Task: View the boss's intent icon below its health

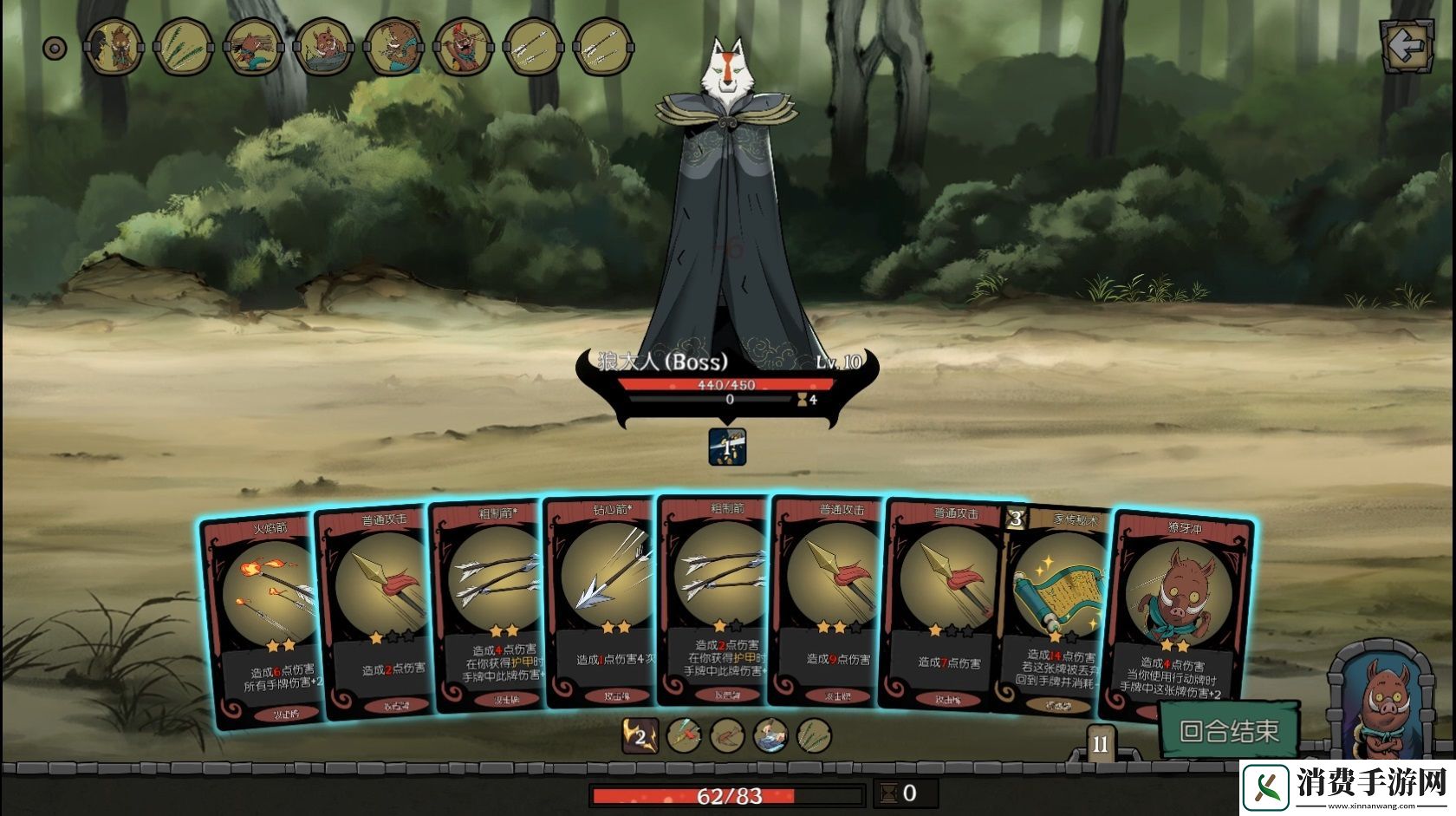Action: (727, 447)
